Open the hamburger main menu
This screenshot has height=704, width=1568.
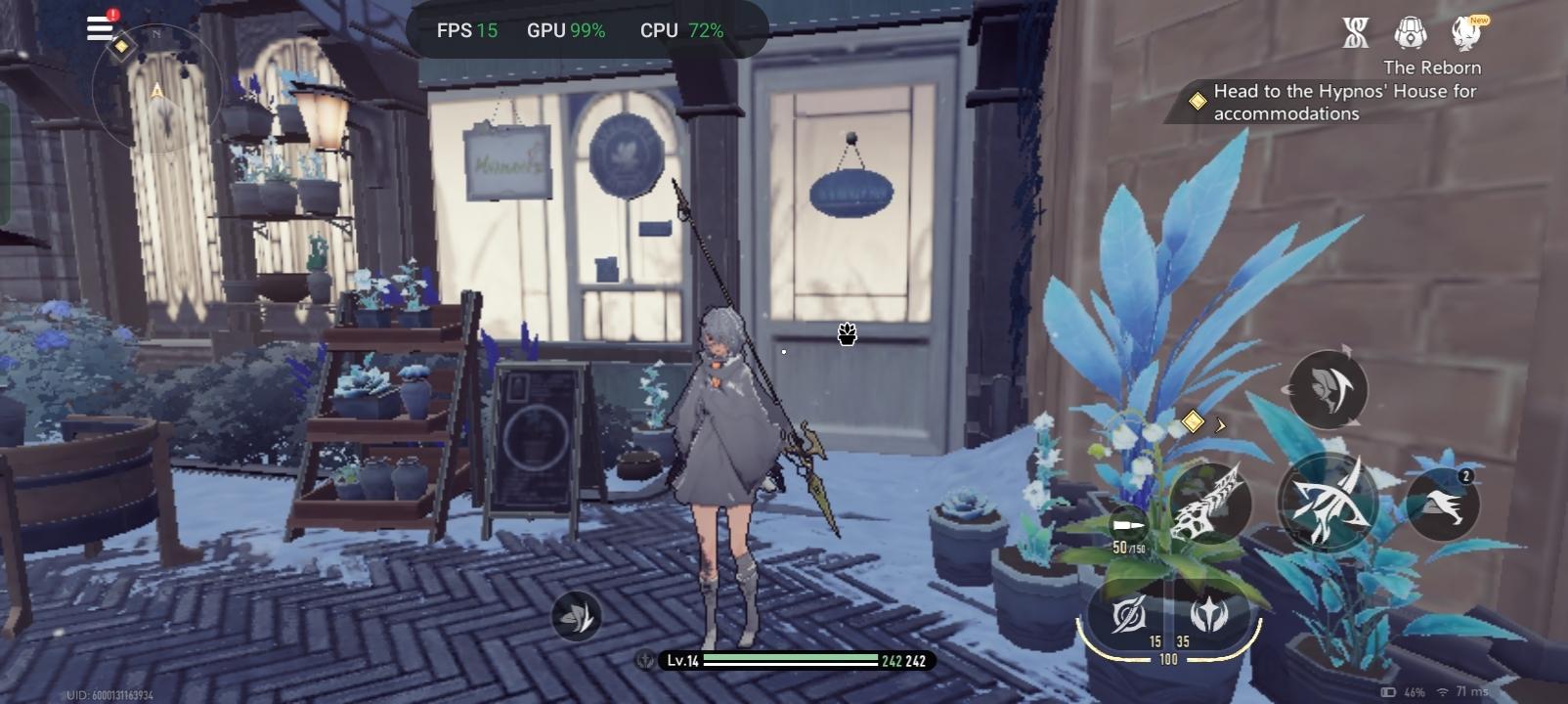point(100,27)
